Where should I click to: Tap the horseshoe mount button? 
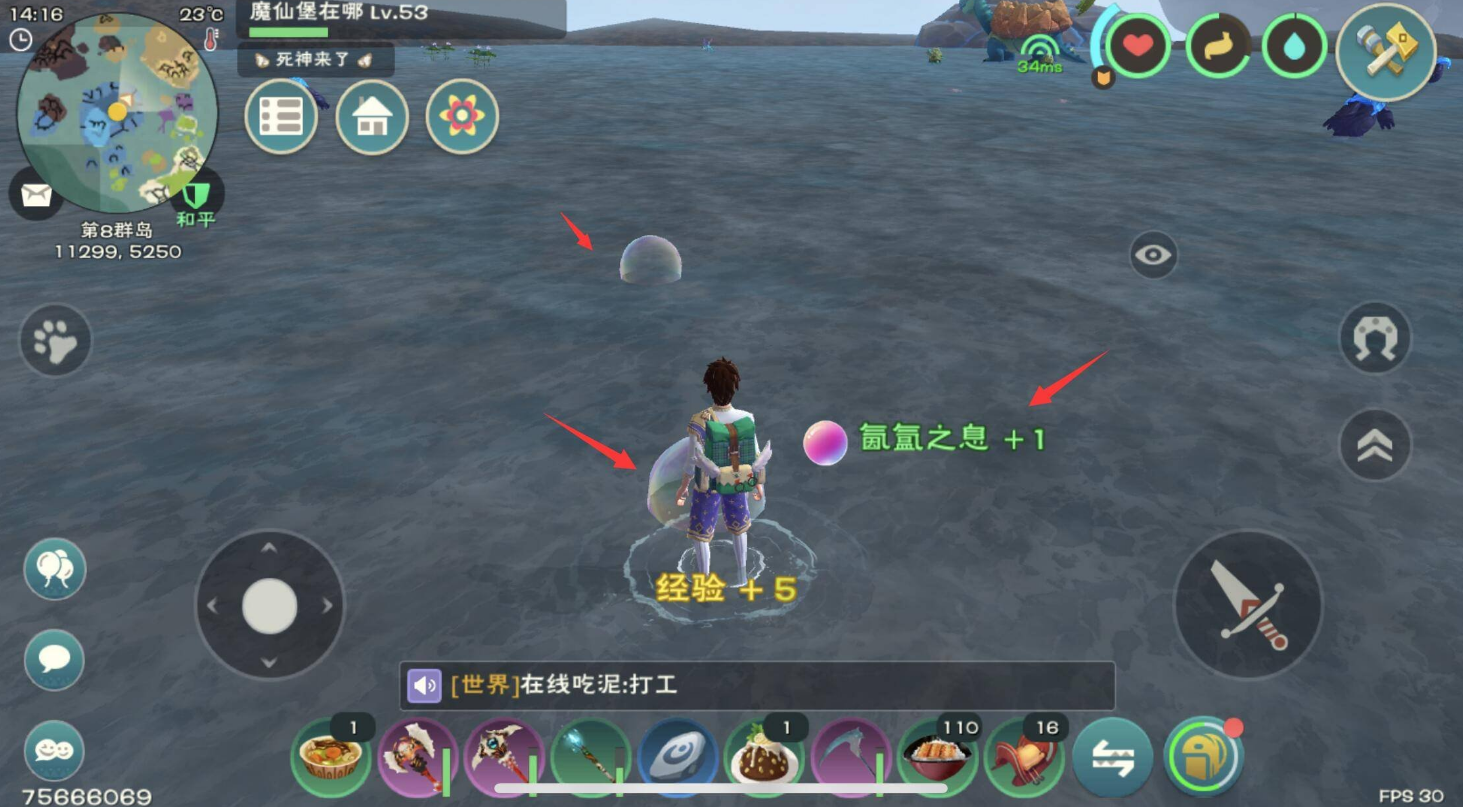point(1375,339)
